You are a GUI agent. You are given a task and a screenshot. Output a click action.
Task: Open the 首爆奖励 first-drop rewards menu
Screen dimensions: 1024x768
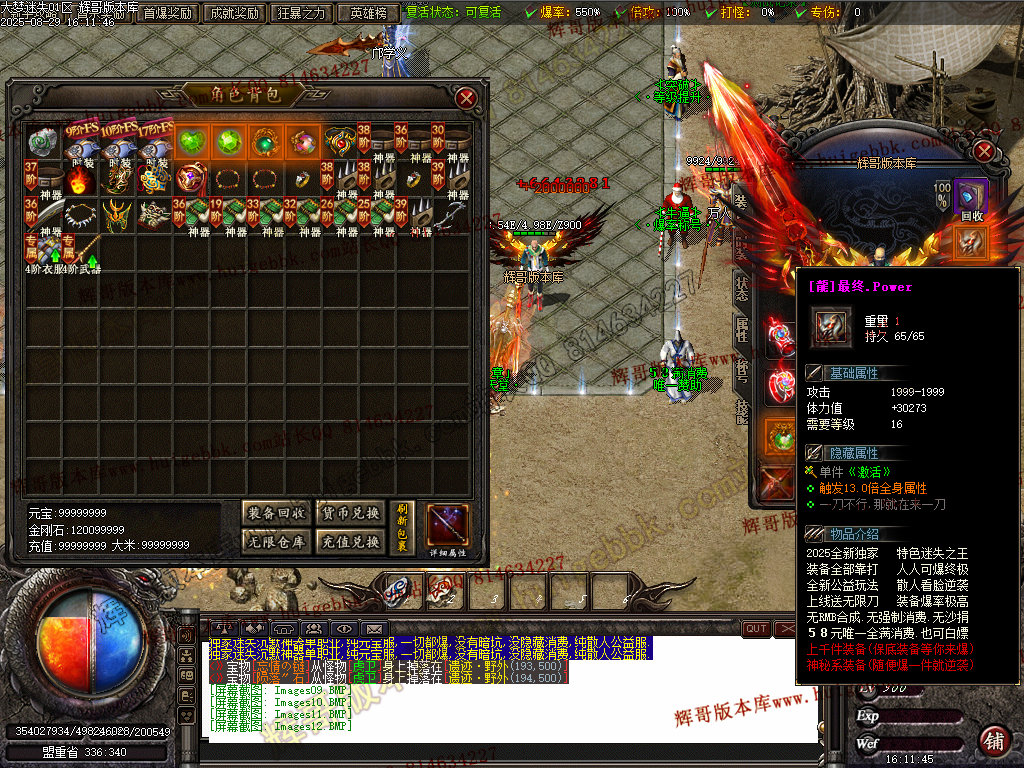click(x=167, y=13)
